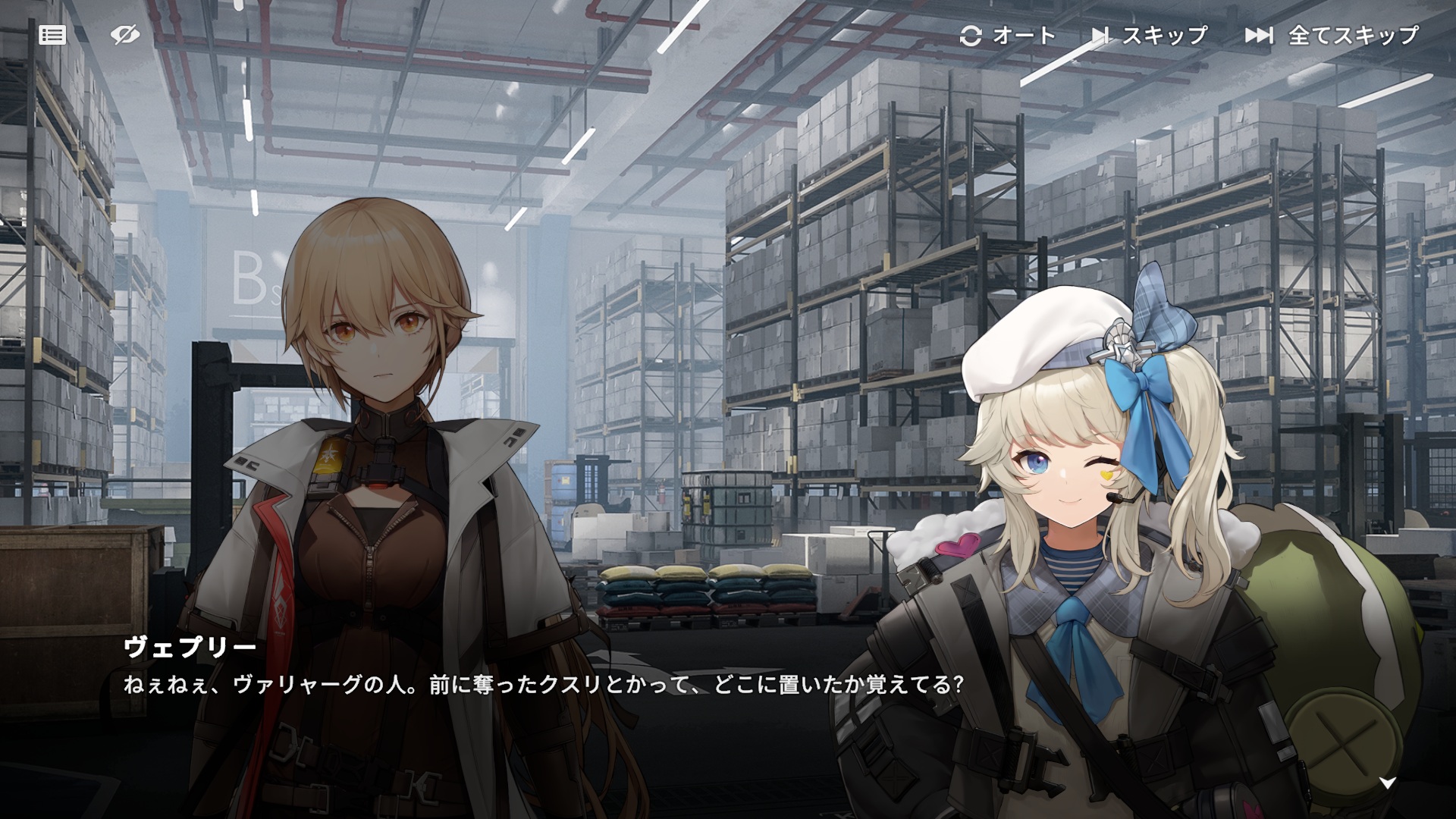Advance dialogue with the down arrow indicator
This screenshot has width=1456, height=819.
[x=1387, y=783]
